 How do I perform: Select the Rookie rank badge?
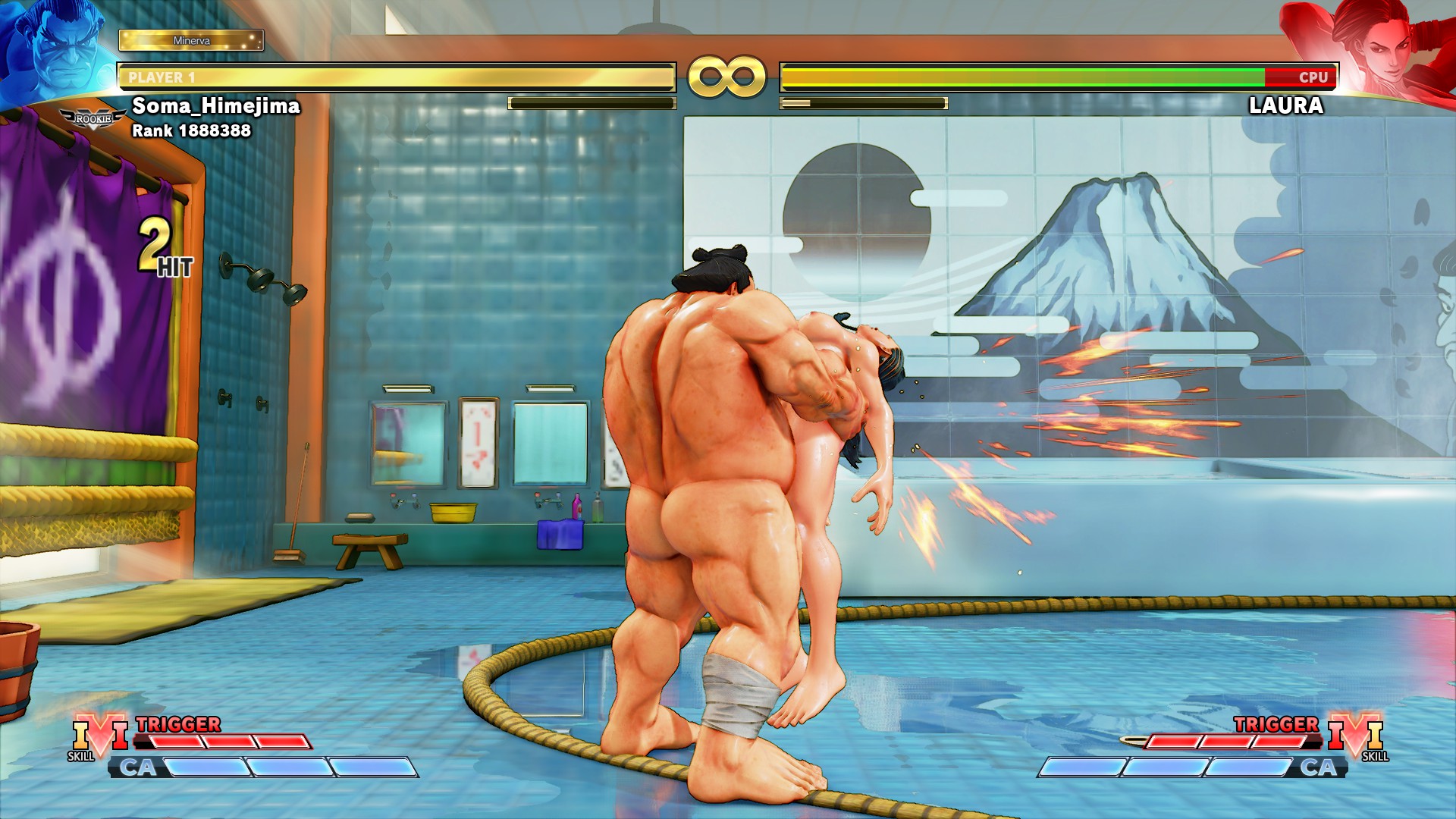point(93,119)
